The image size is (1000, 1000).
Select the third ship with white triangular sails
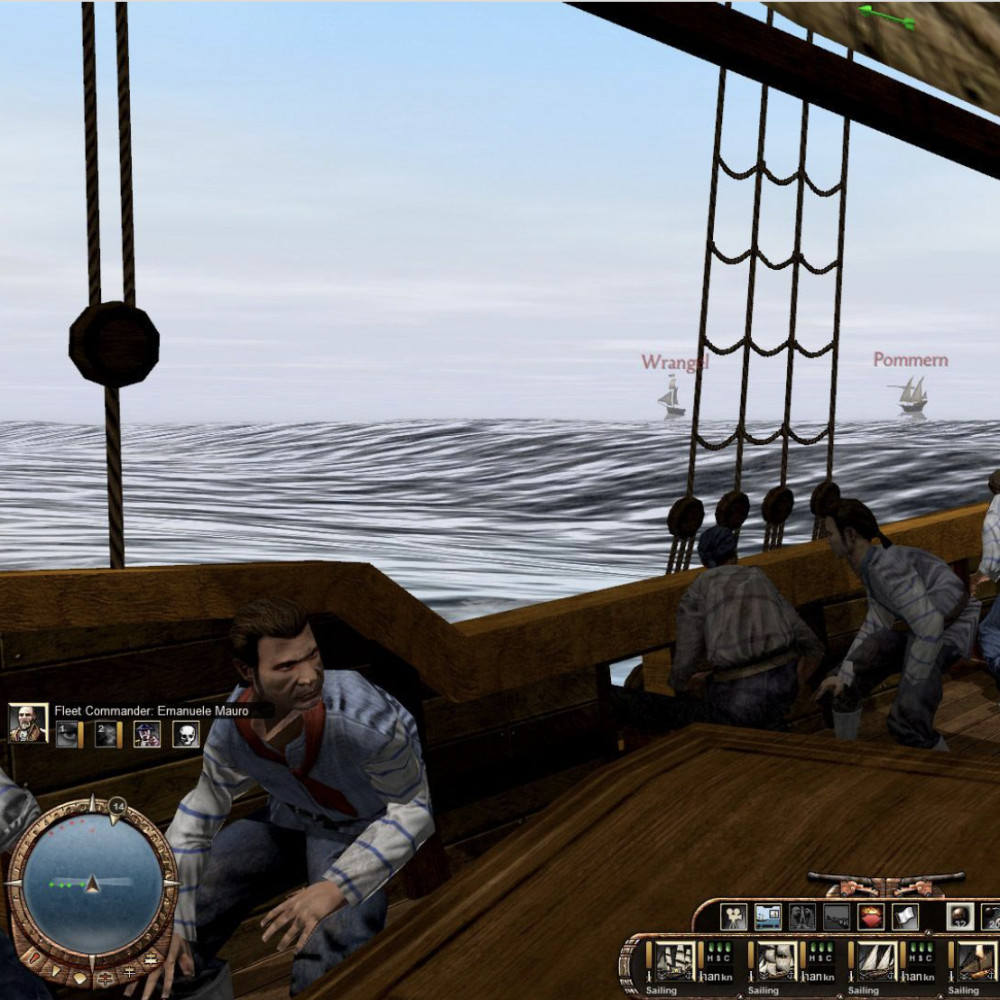tap(875, 961)
